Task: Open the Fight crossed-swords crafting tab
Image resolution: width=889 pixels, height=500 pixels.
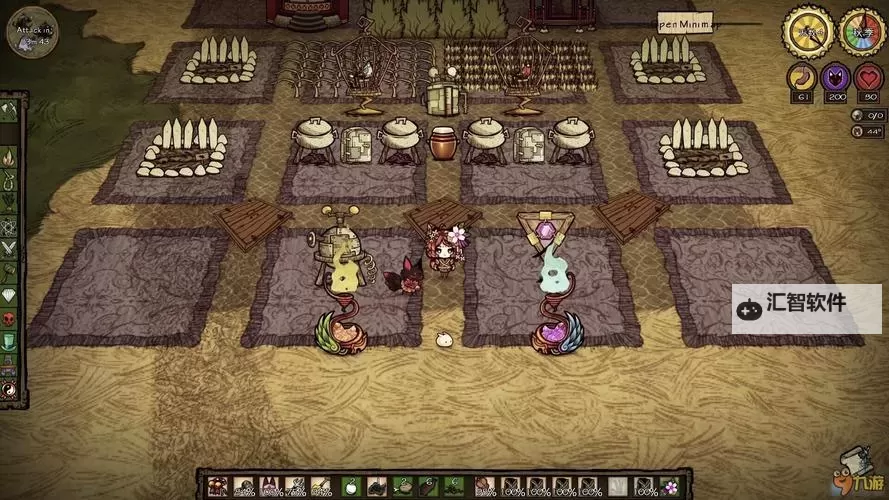Action: click(x=9, y=249)
